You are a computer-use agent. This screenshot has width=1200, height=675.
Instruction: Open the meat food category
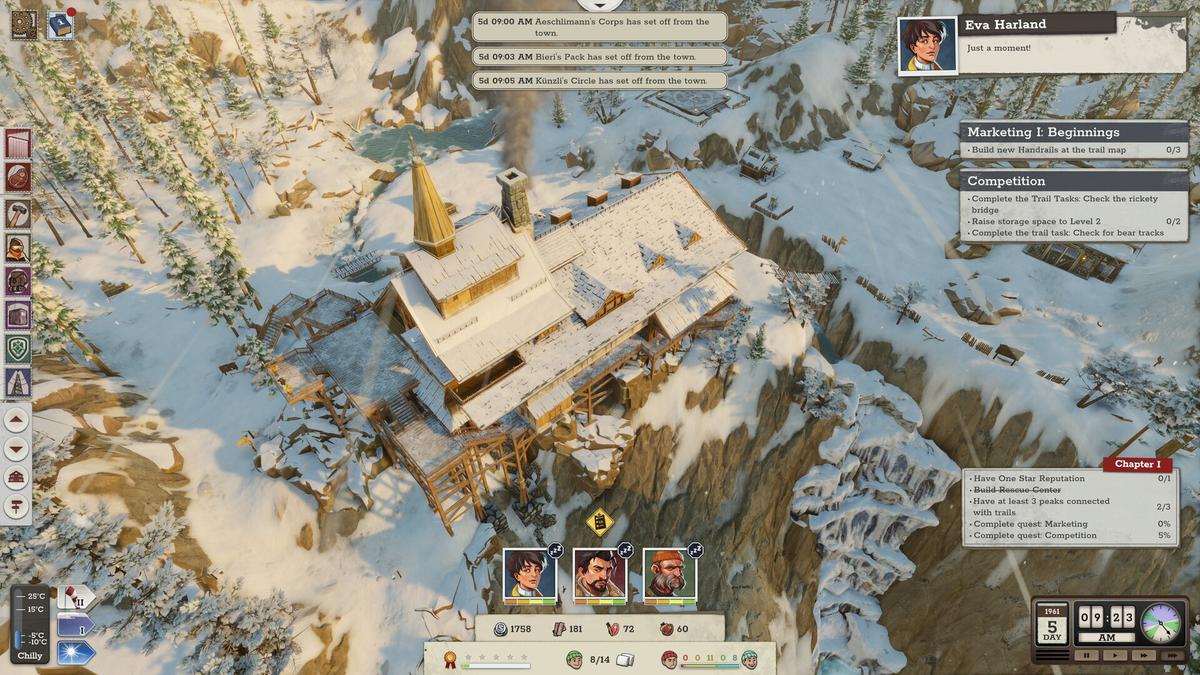coord(18,178)
